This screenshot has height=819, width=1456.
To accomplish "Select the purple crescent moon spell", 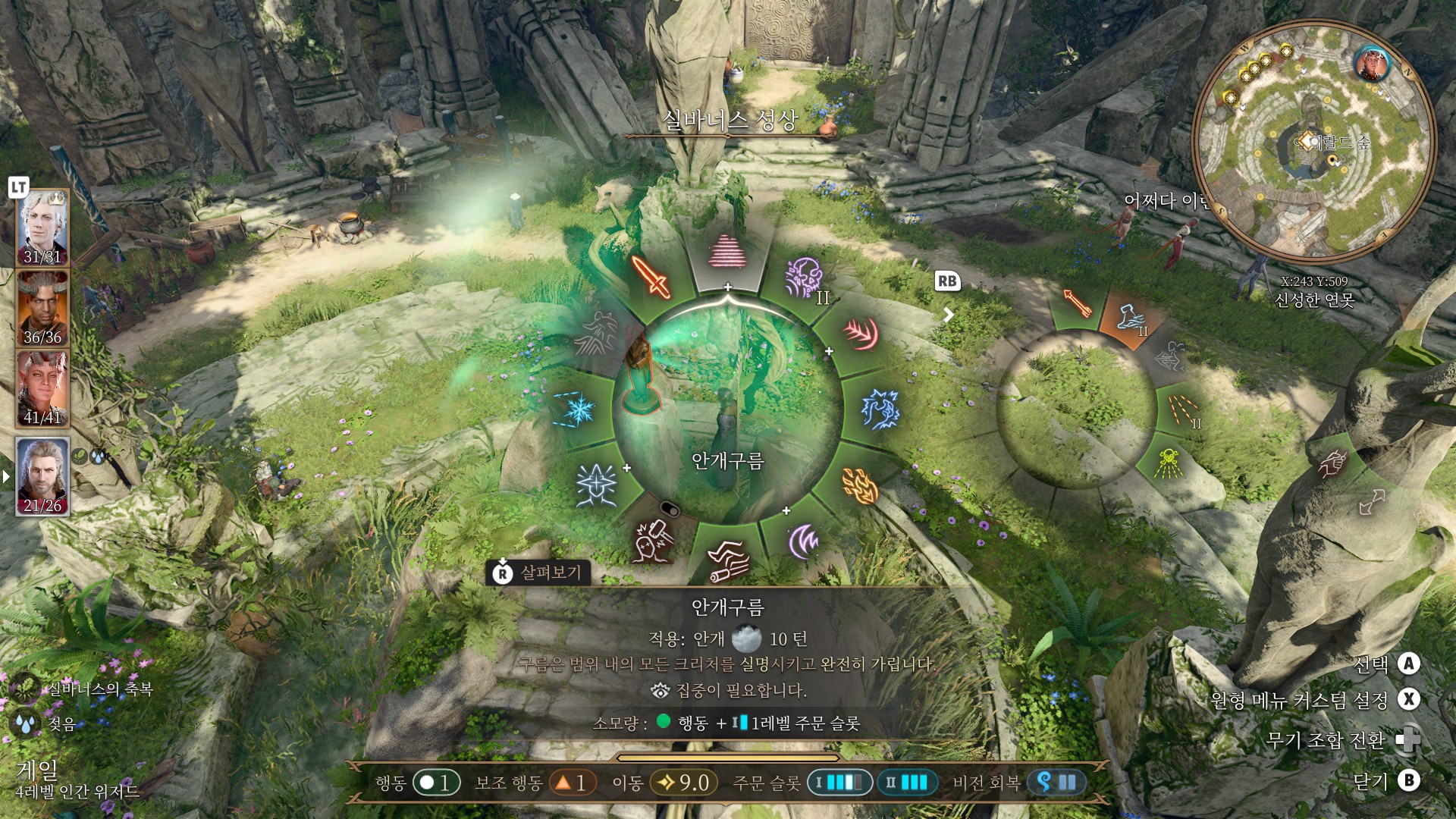I will [x=804, y=541].
